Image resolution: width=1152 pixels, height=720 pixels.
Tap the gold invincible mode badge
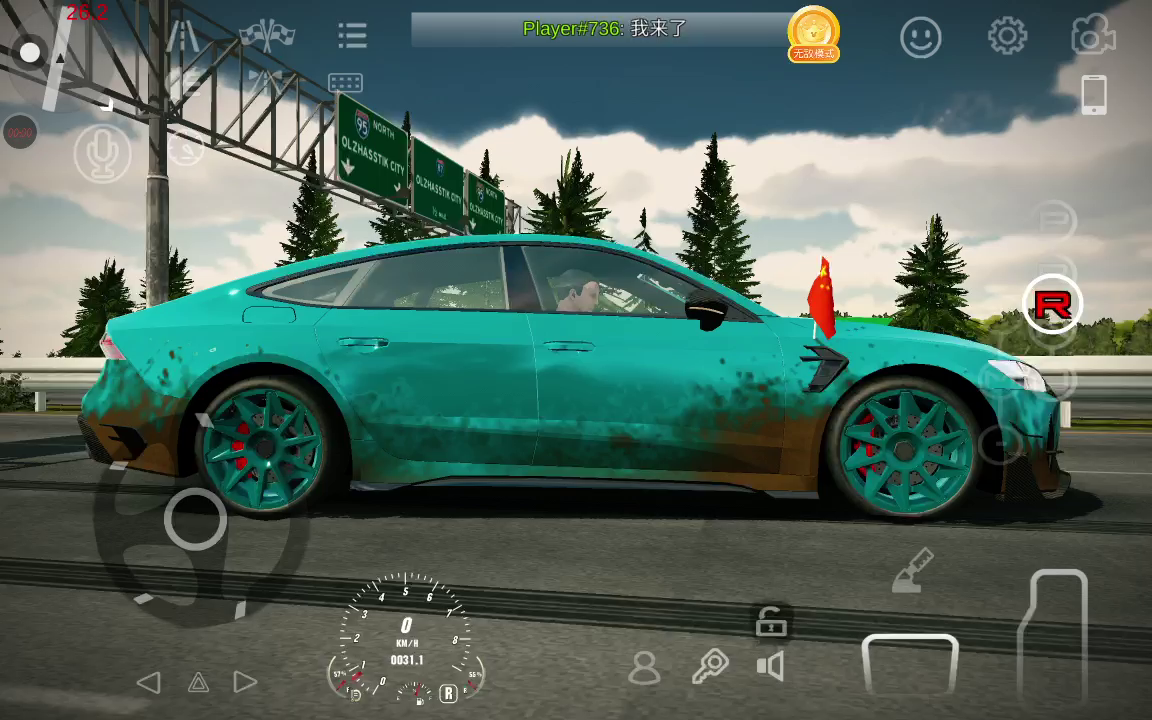click(813, 33)
